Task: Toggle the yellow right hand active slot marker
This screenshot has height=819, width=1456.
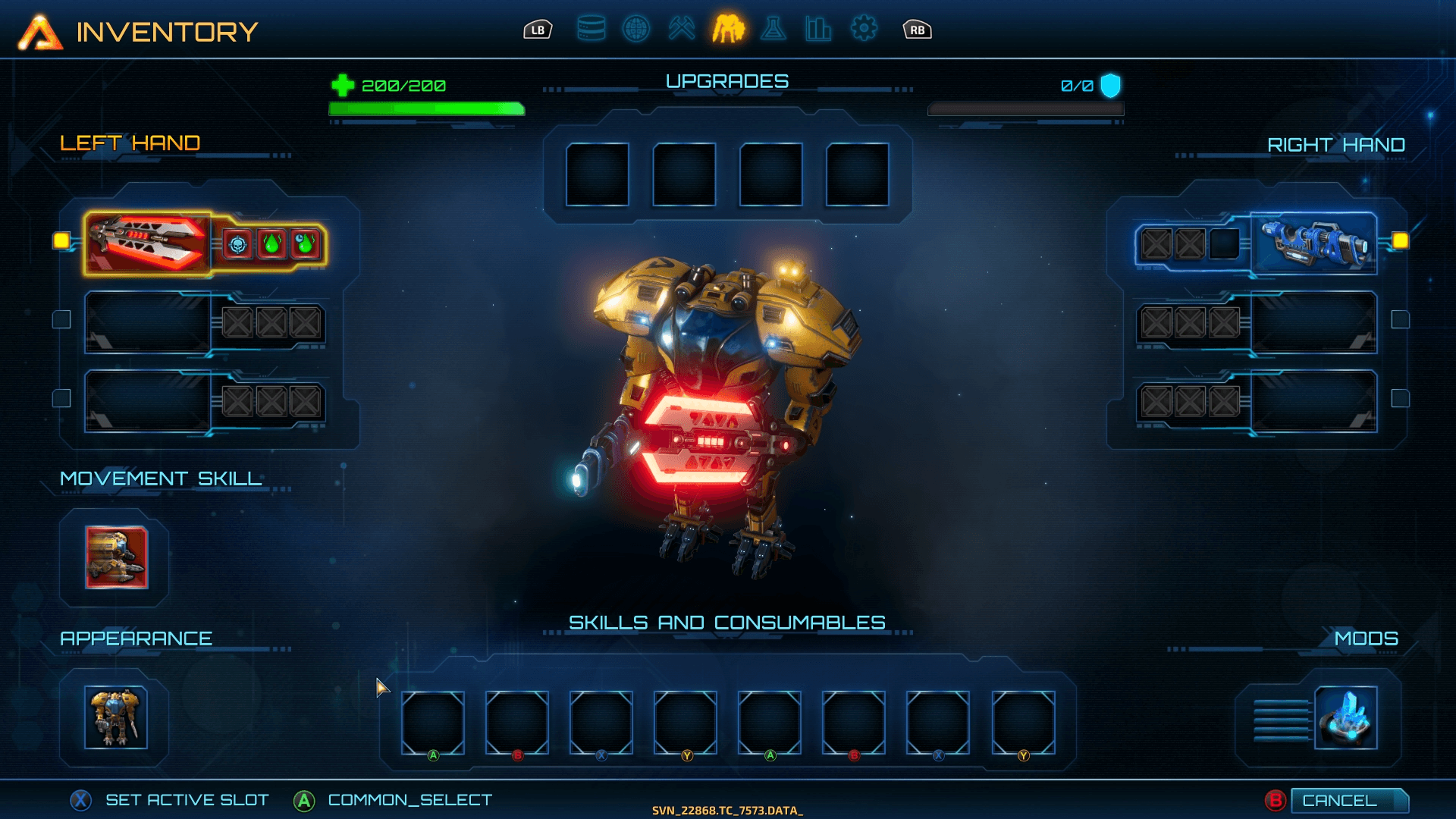Action: 1400,241
